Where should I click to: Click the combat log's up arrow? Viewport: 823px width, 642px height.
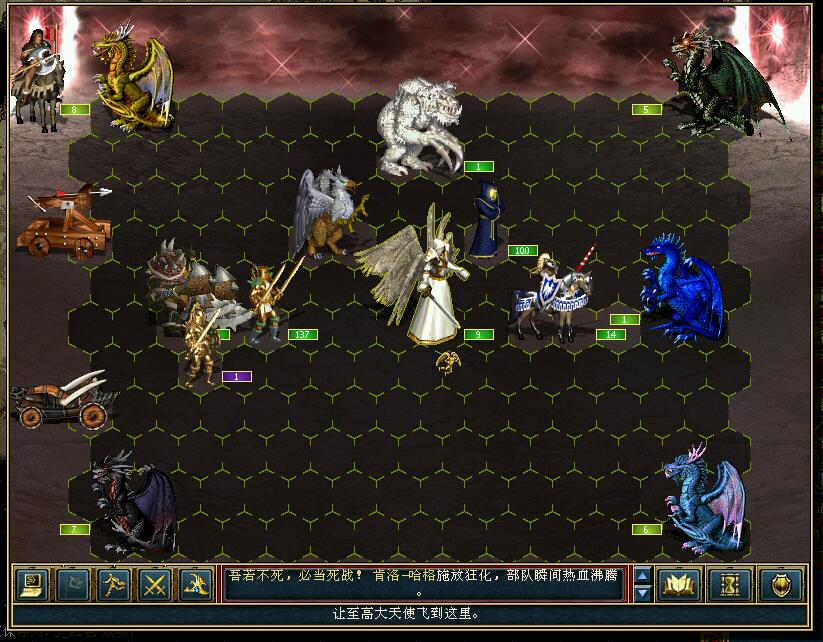pyautogui.click(x=644, y=575)
